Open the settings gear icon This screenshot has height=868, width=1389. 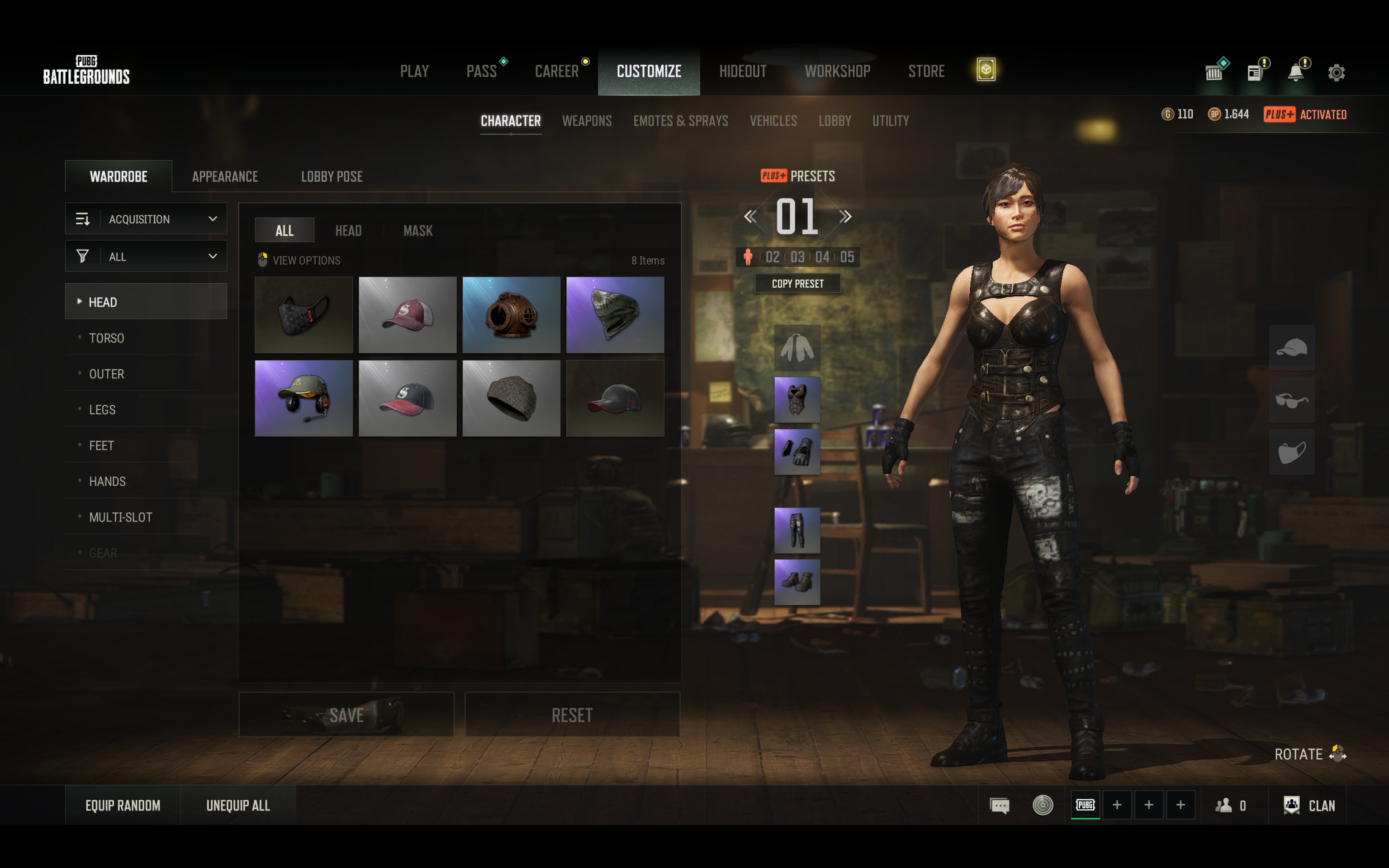tap(1336, 73)
